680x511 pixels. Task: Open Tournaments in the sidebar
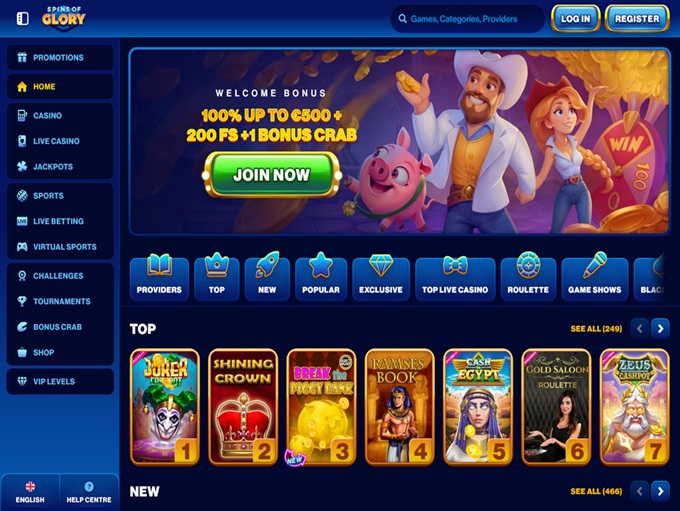pos(60,301)
